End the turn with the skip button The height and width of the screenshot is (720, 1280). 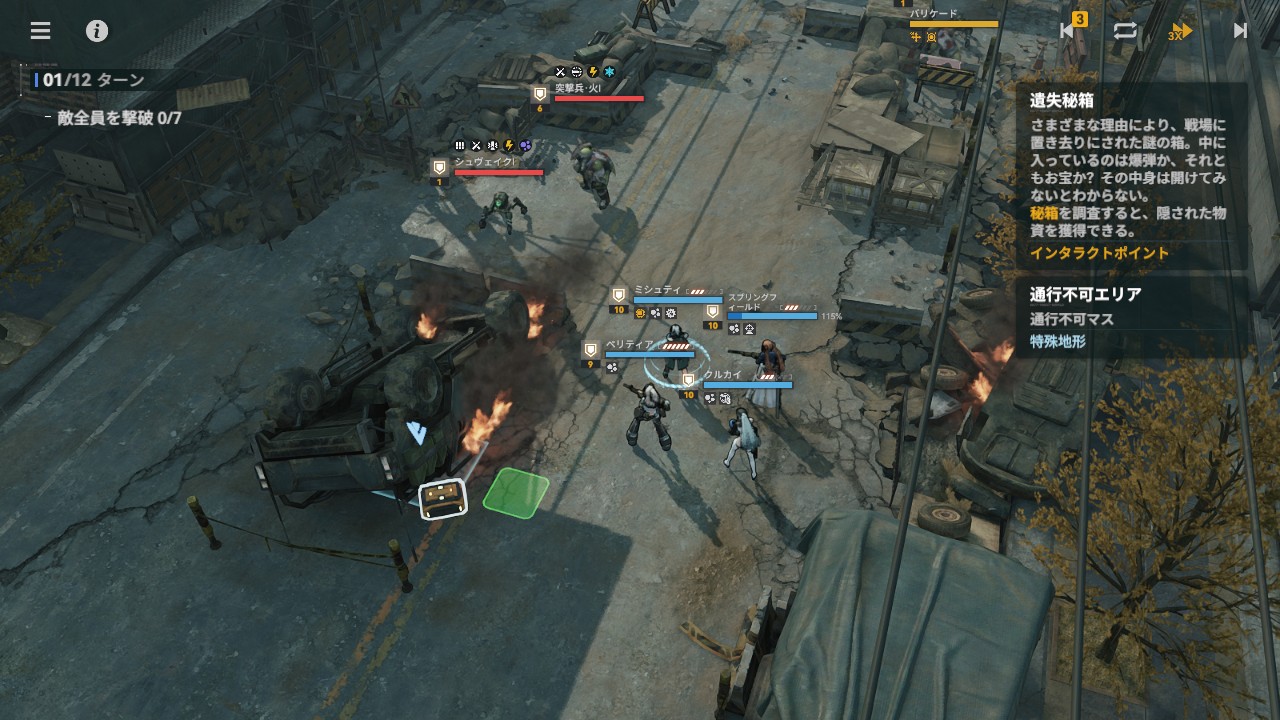point(1240,30)
